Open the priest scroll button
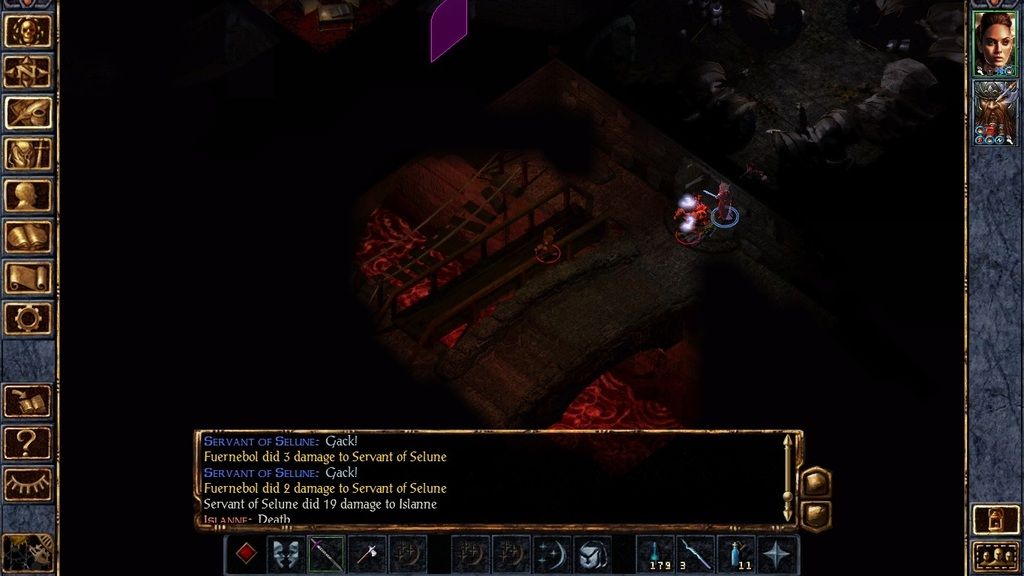Screen dimensions: 1024x576 (28, 278)
